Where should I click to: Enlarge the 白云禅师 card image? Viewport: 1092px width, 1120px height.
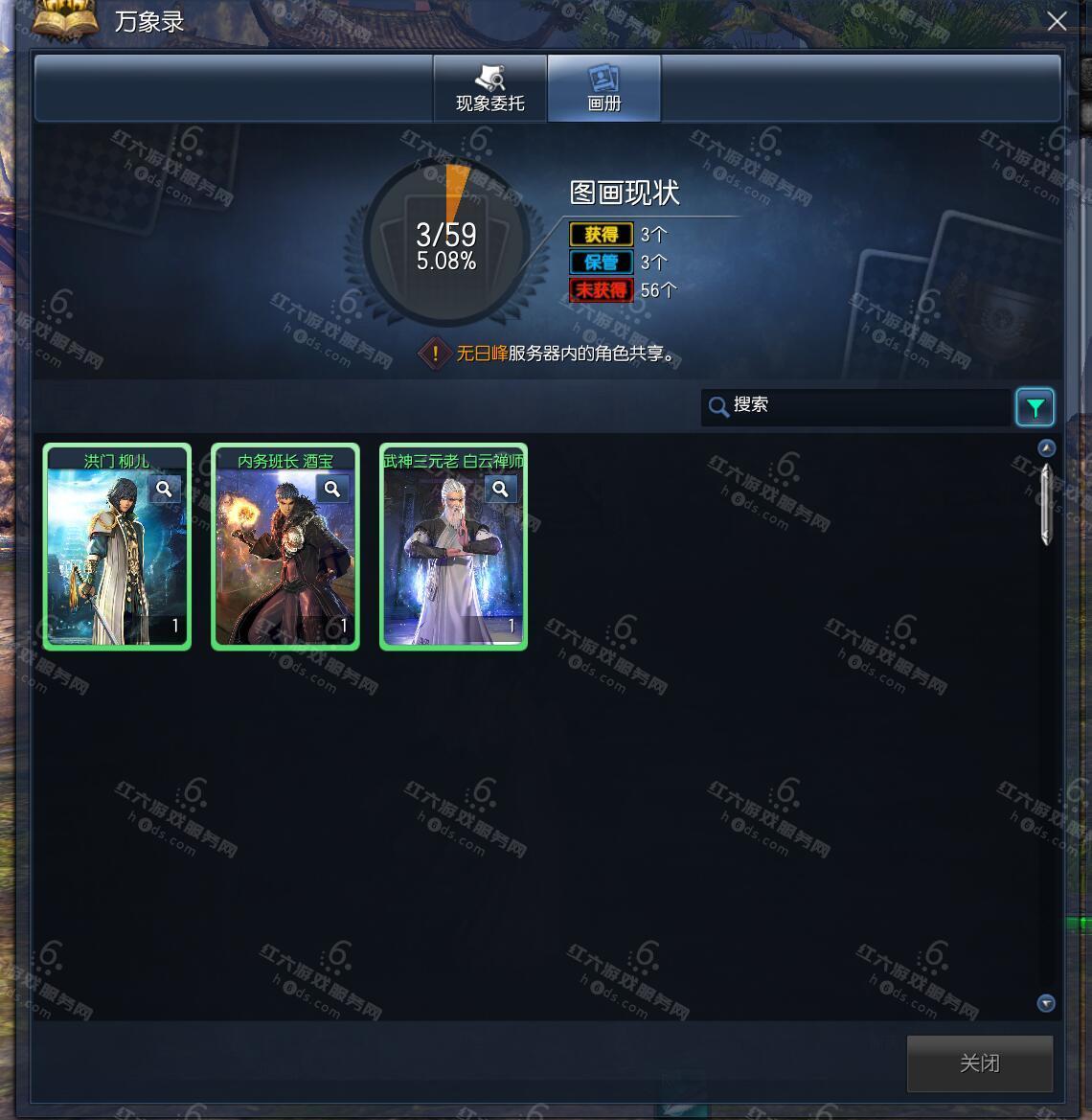(x=500, y=490)
